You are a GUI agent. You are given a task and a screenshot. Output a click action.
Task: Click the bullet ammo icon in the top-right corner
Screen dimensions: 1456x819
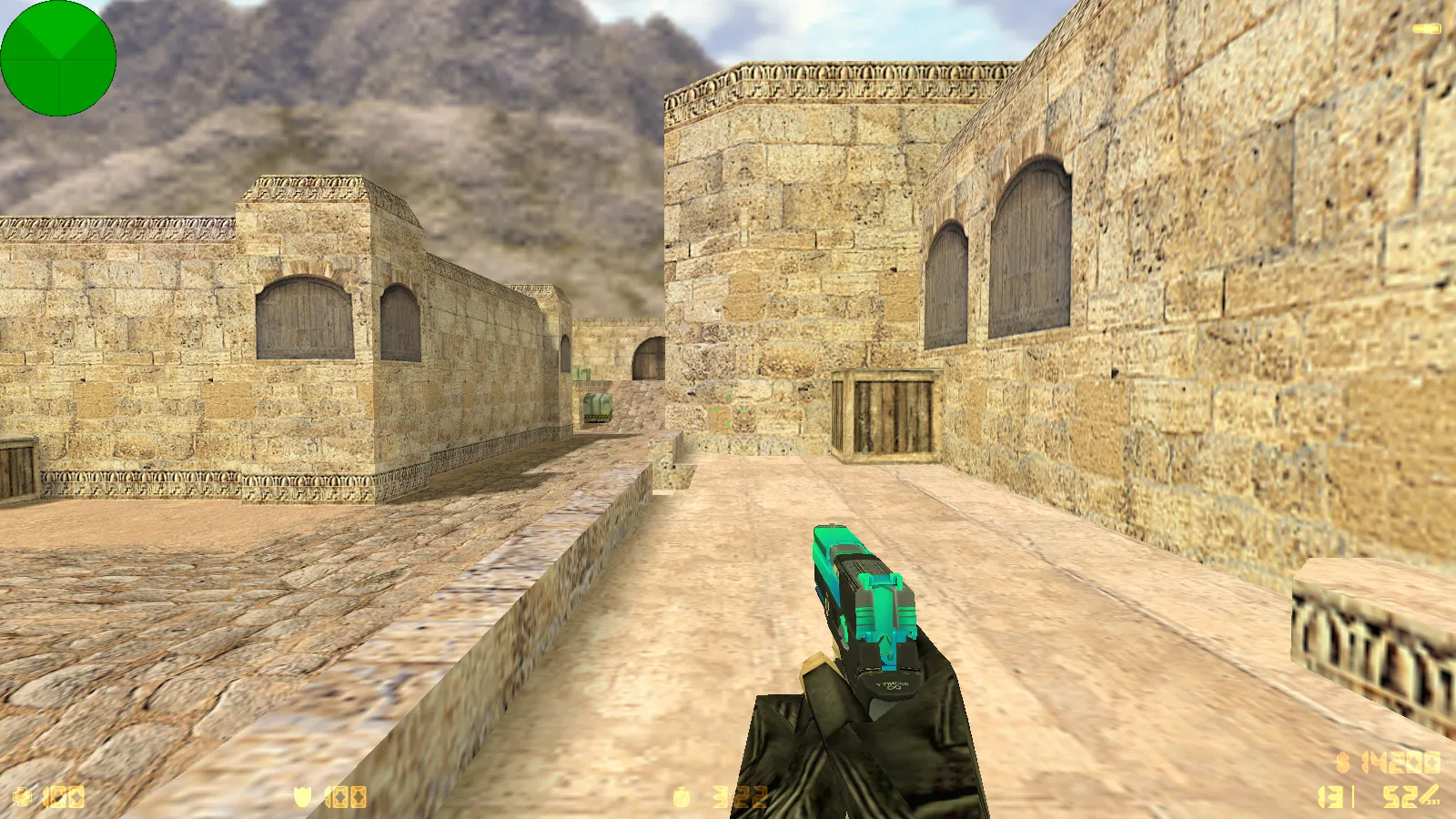[x=1425, y=27]
